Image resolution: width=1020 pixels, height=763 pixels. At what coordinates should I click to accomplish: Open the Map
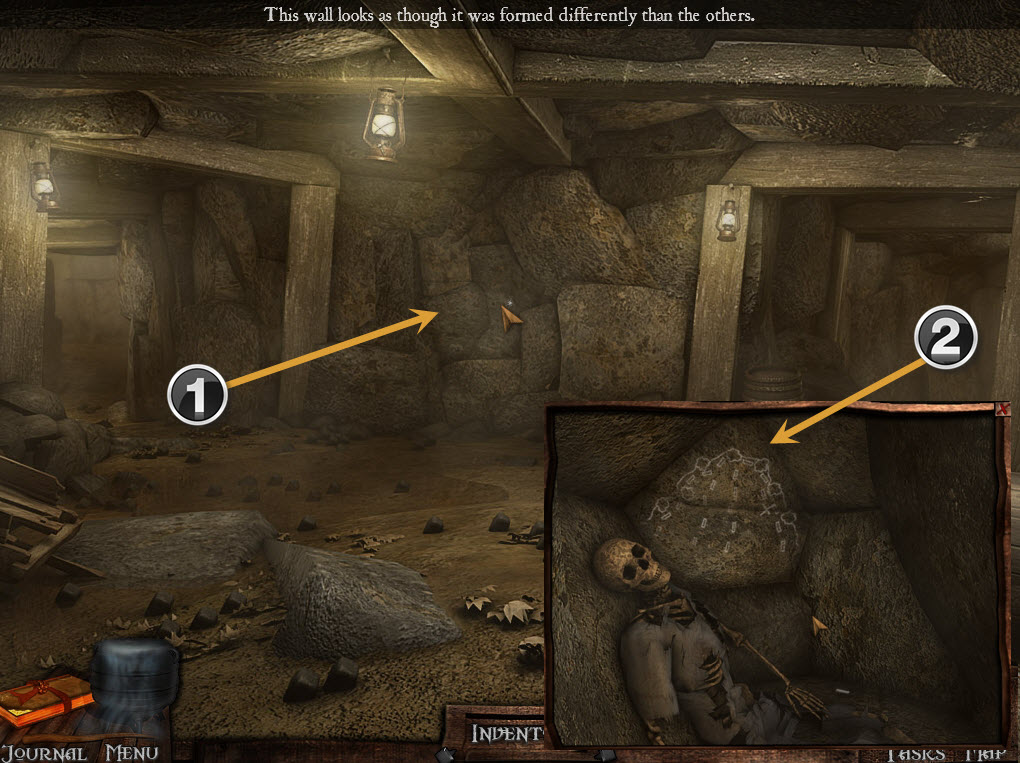986,754
